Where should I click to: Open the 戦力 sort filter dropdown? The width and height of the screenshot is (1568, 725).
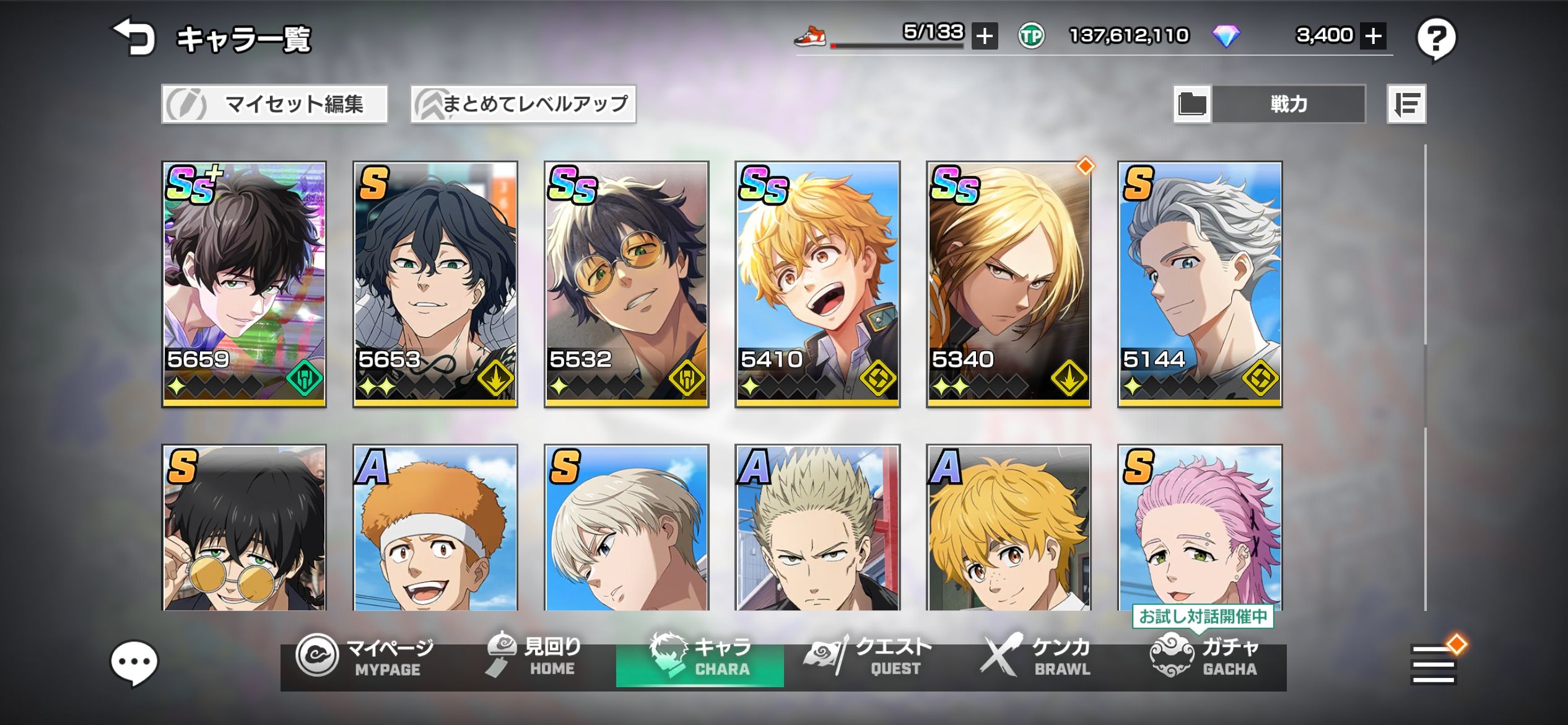(1287, 104)
